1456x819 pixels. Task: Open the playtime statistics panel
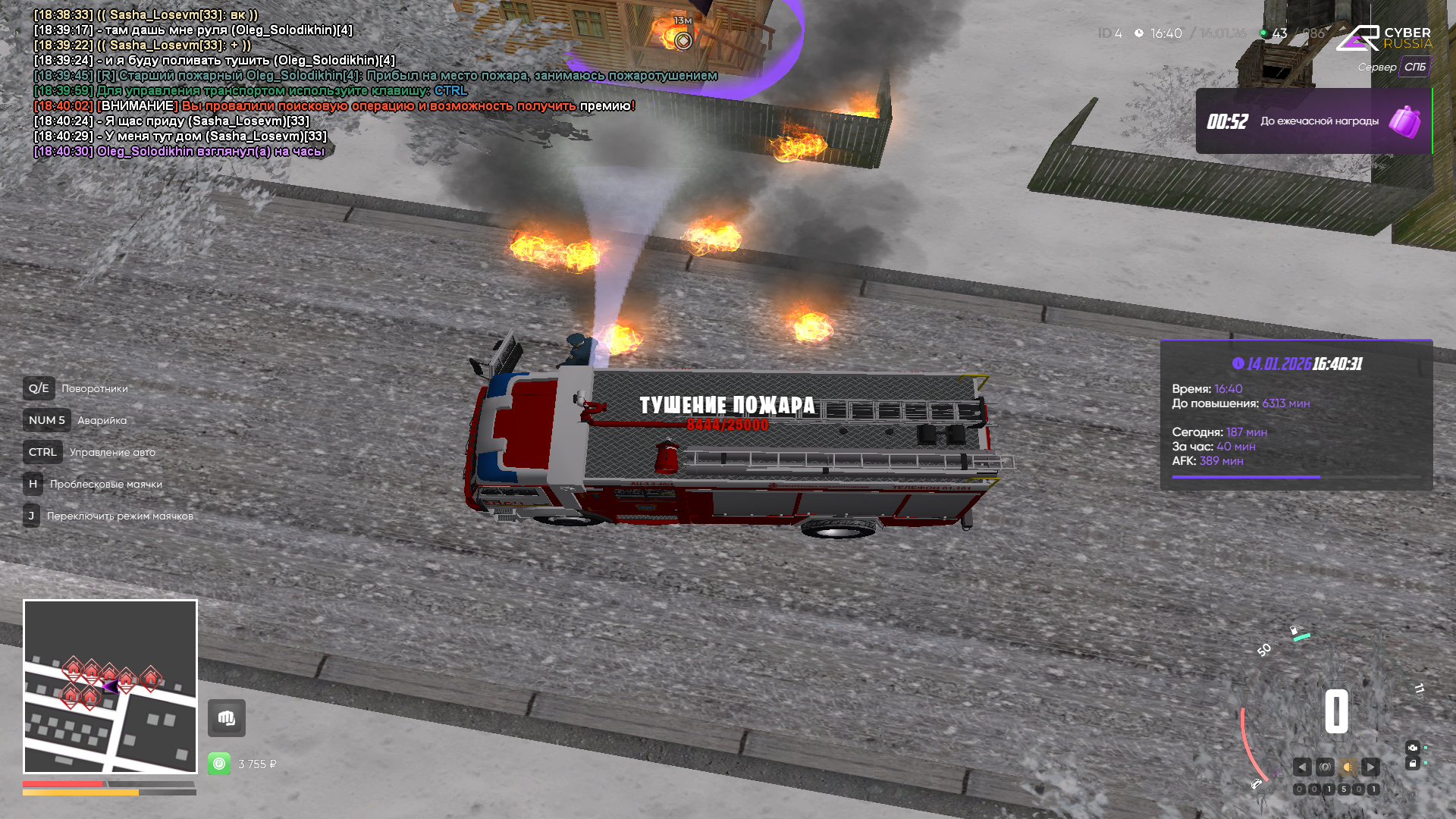pyautogui.click(x=1296, y=415)
